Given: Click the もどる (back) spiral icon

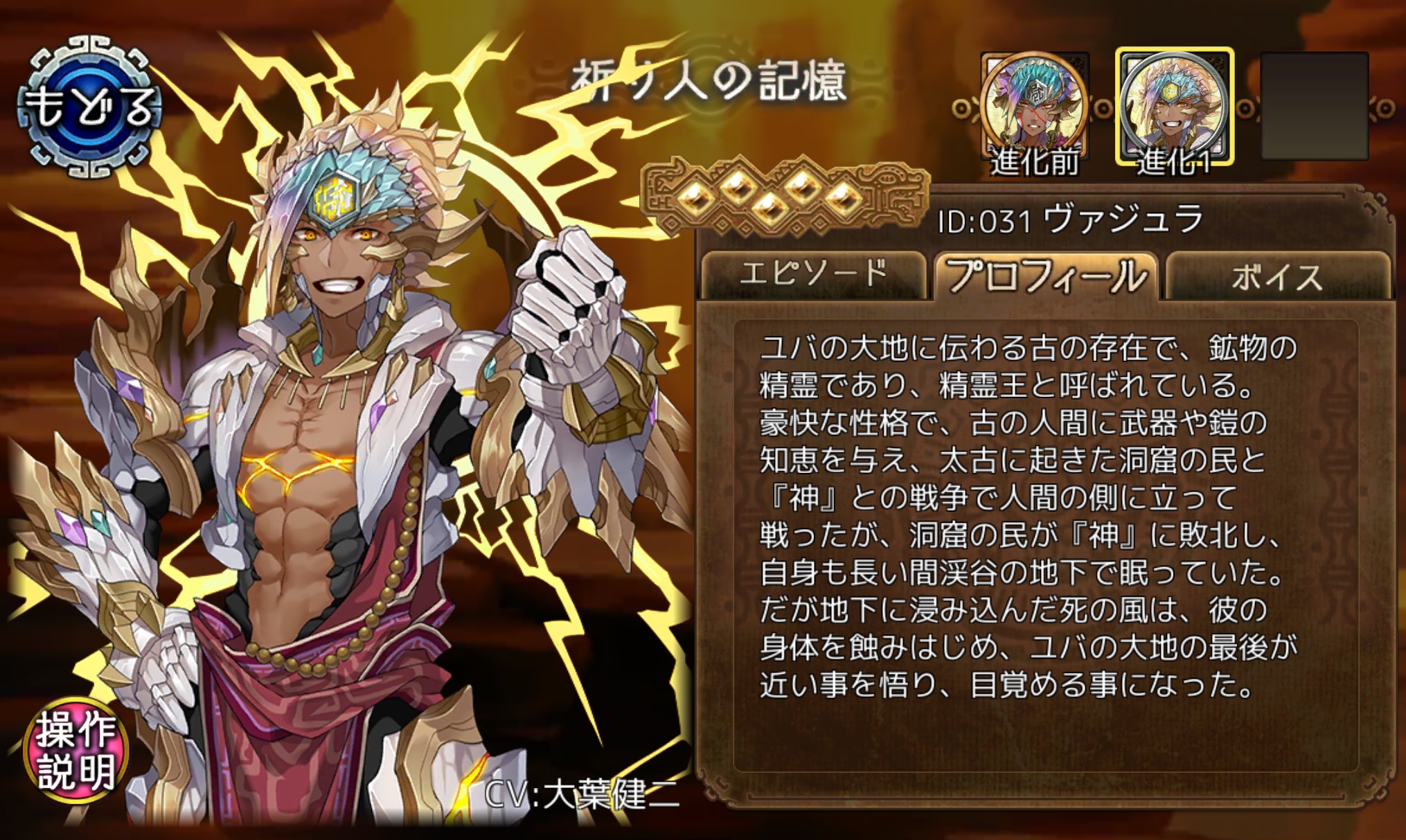Looking at the screenshot, I should (x=89, y=104).
